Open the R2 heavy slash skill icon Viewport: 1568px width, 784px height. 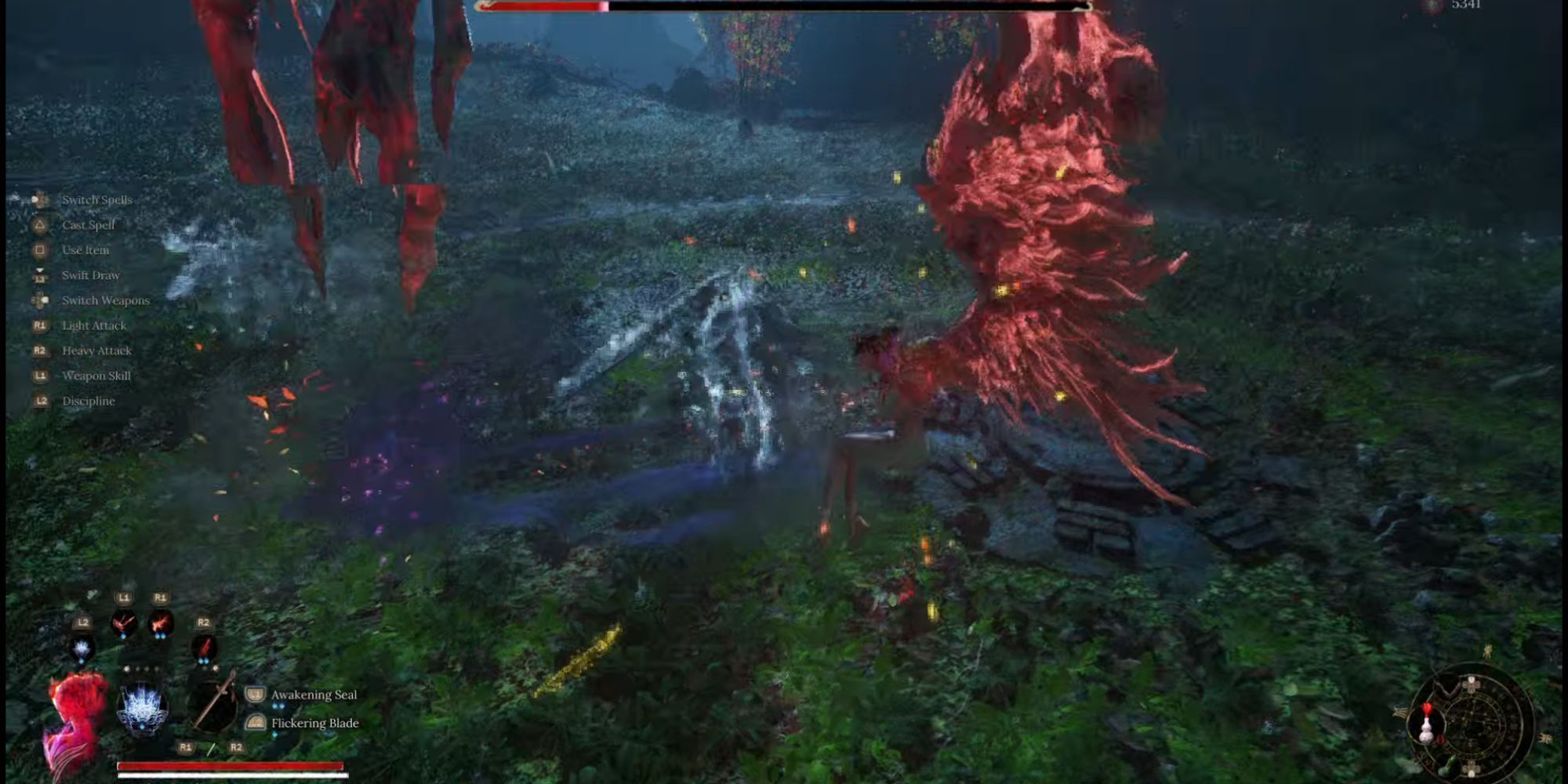(204, 648)
